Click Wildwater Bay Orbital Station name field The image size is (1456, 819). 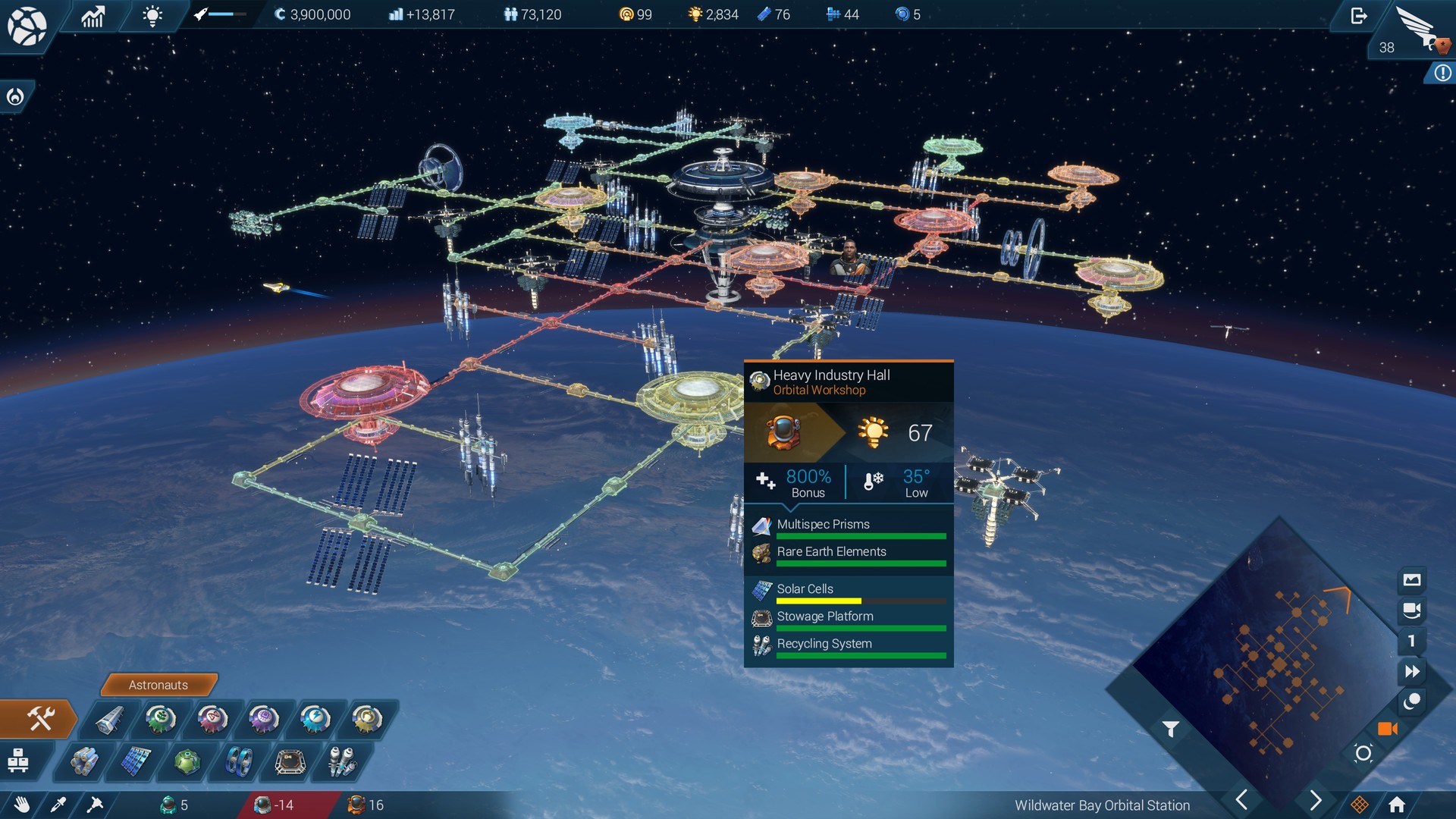[1103, 806]
